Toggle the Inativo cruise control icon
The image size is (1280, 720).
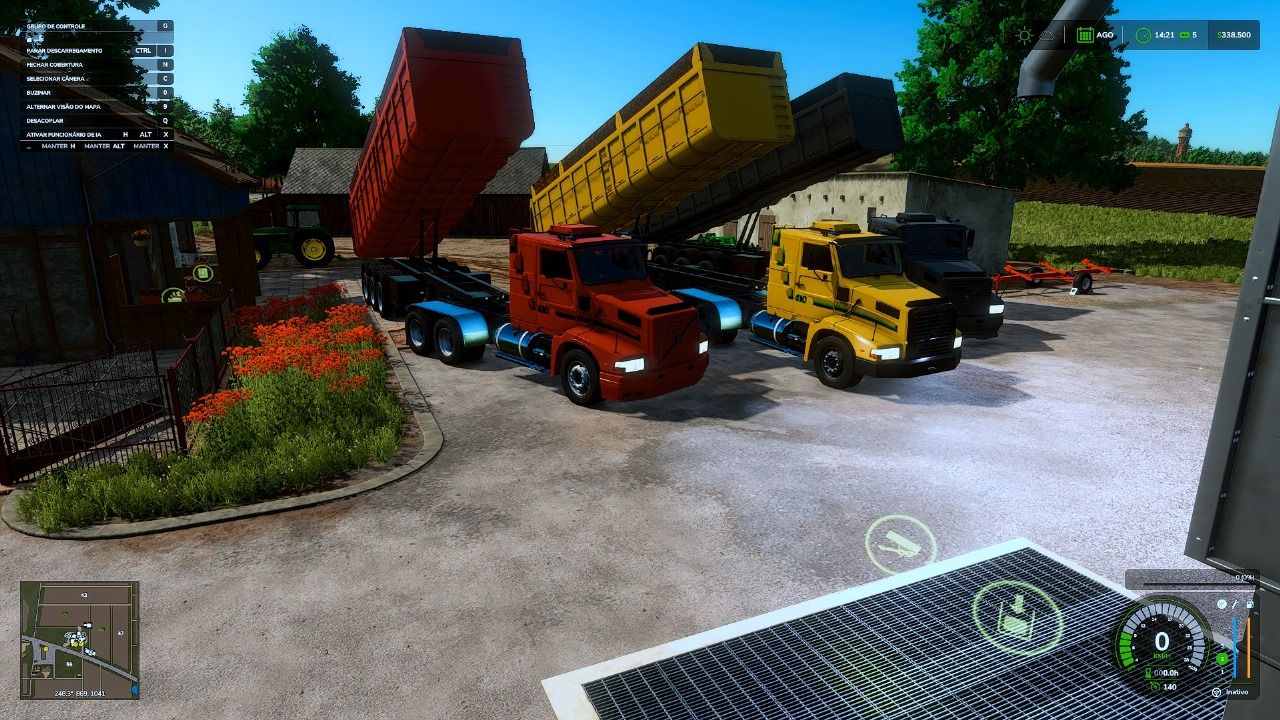(x=1216, y=692)
